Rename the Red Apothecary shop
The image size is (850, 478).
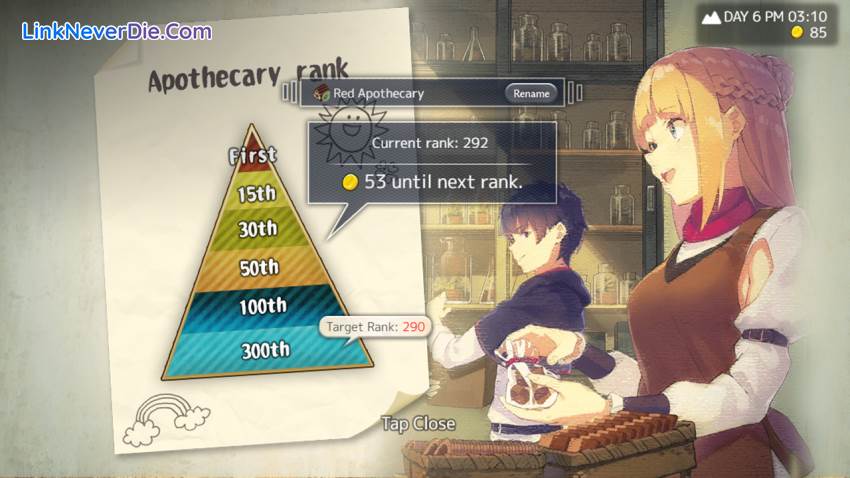(531, 93)
